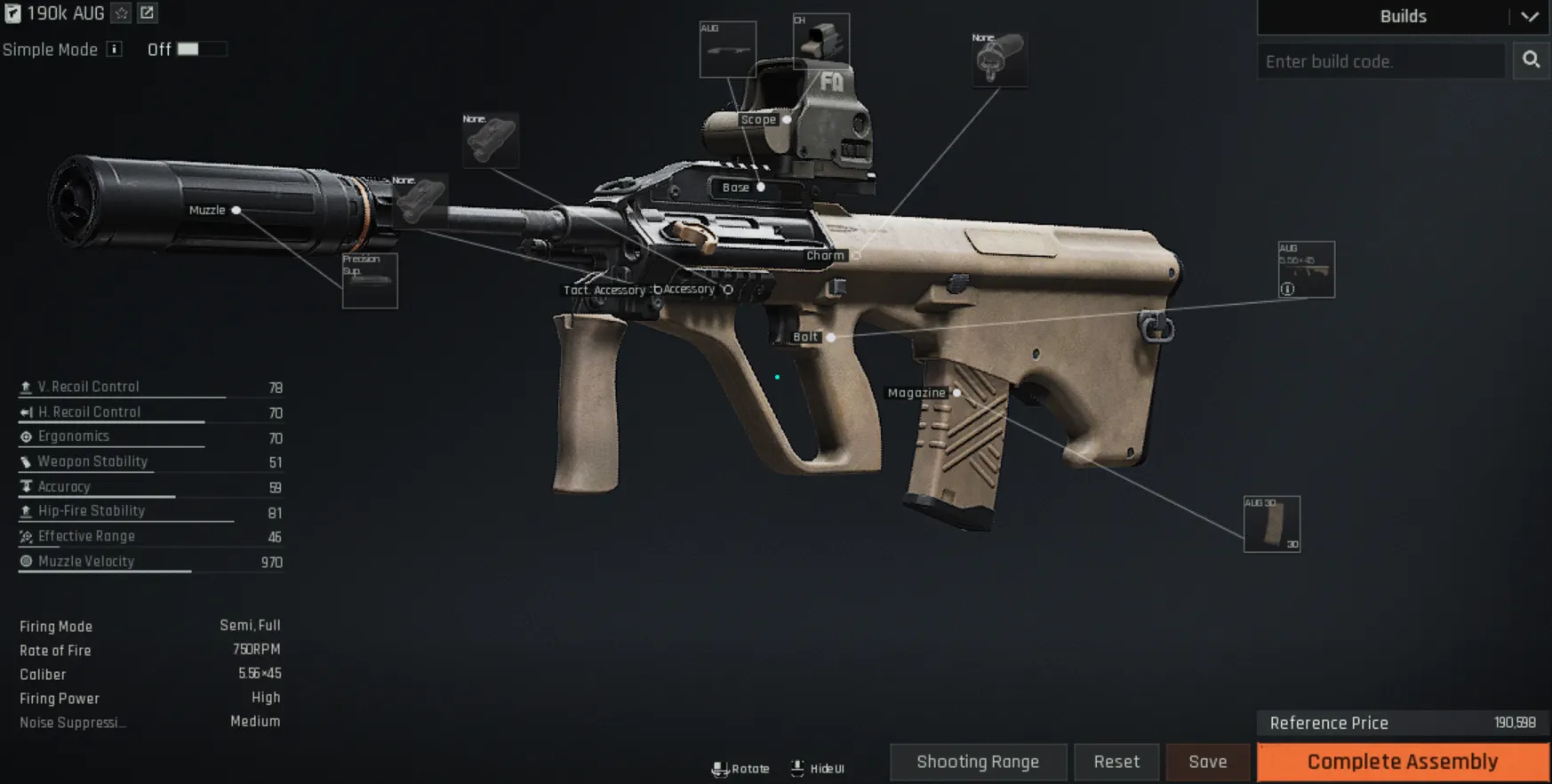This screenshot has height=784, width=1552.
Task: Select the AUG base rail slot
Action: 727,50
